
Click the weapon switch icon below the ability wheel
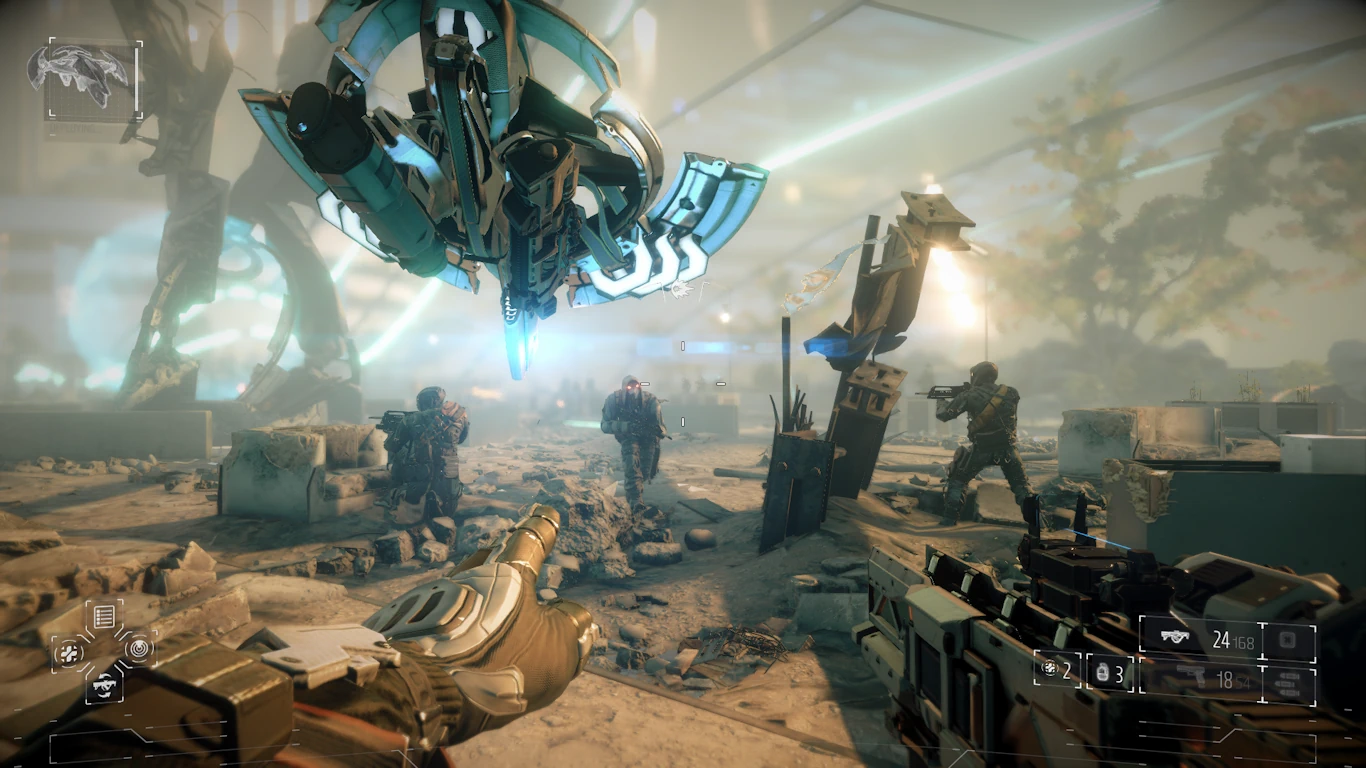click(x=103, y=685)
